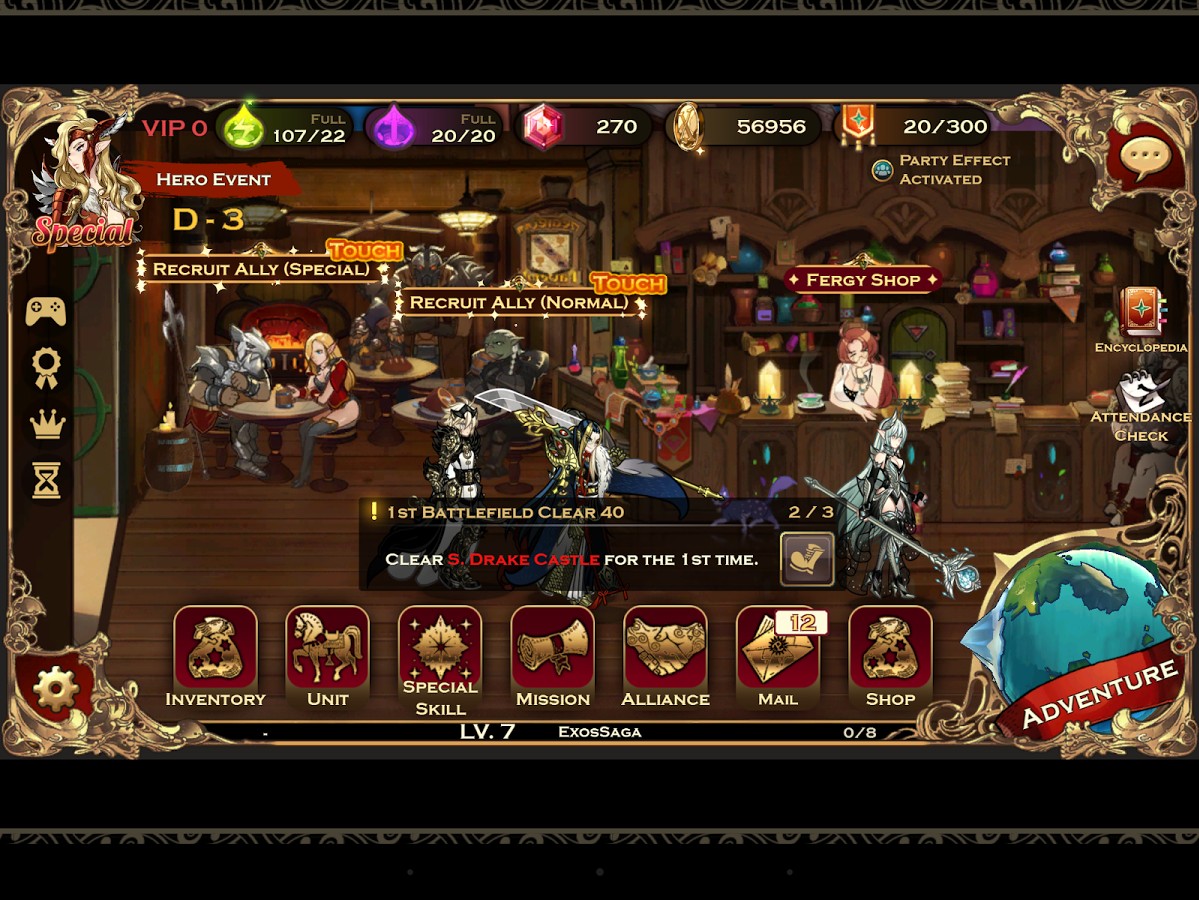The height and width of the screenshot is (900, 1199).
Task: Open the Encyclopedia book
Action: [x=1140, y=313]
